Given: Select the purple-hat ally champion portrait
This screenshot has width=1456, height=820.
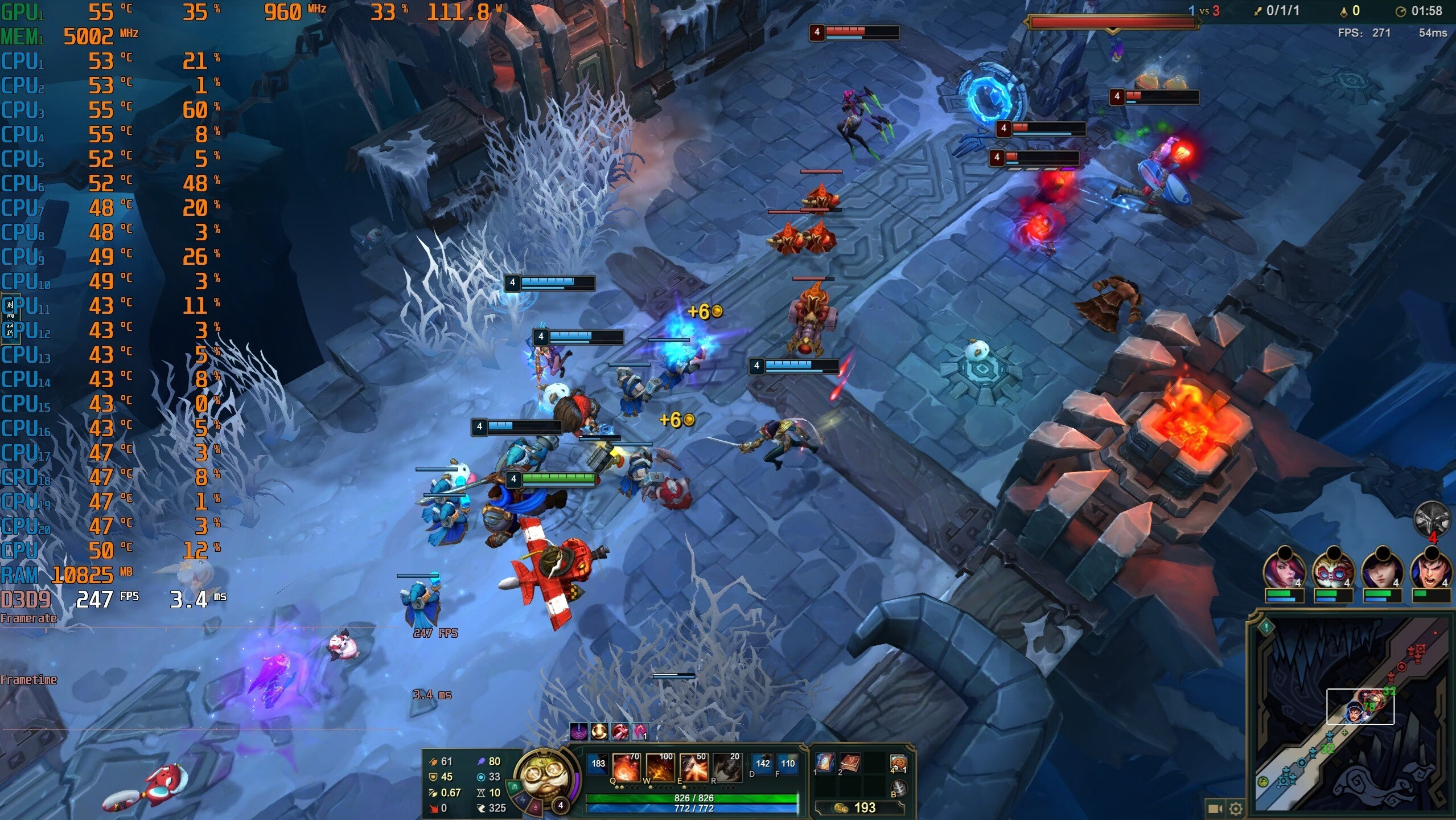Looking at the screenshot, I should (x=1381, y=569).
